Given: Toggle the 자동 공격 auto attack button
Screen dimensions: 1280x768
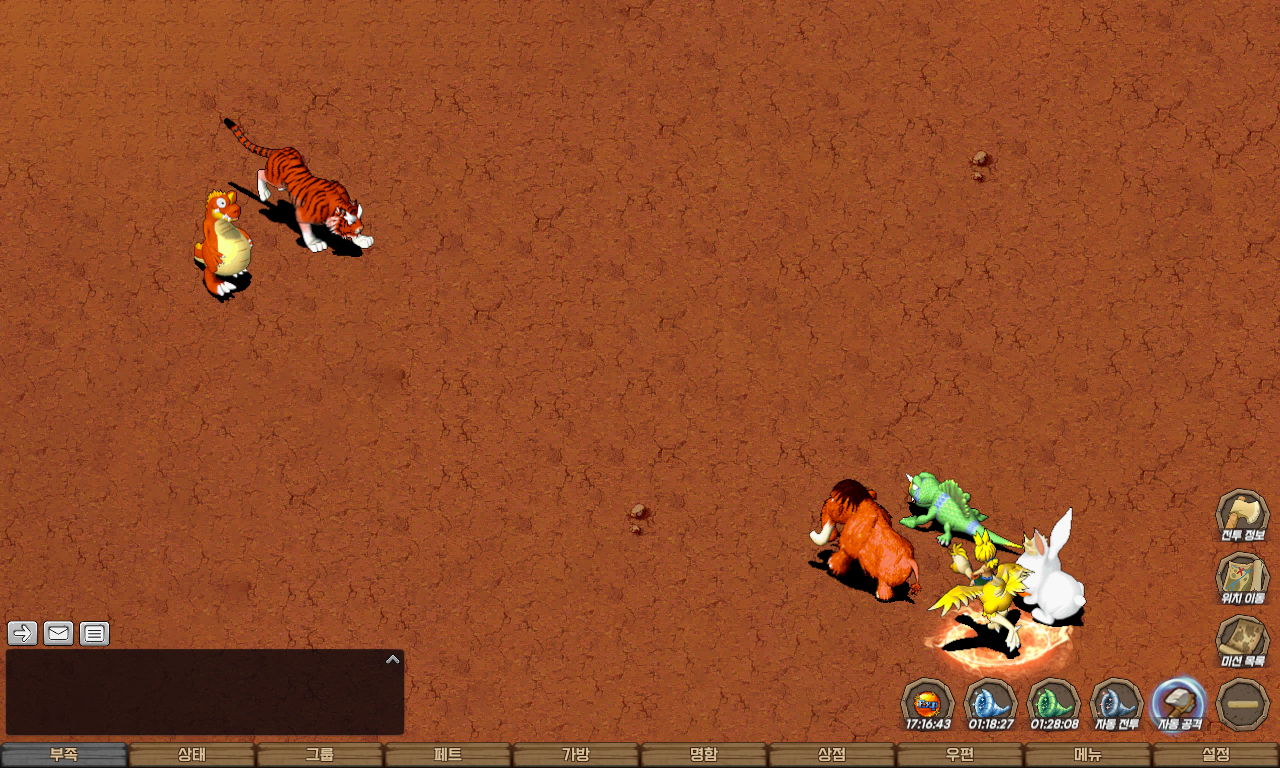Looking at the screenshot, I should [x=1179, y=703].
